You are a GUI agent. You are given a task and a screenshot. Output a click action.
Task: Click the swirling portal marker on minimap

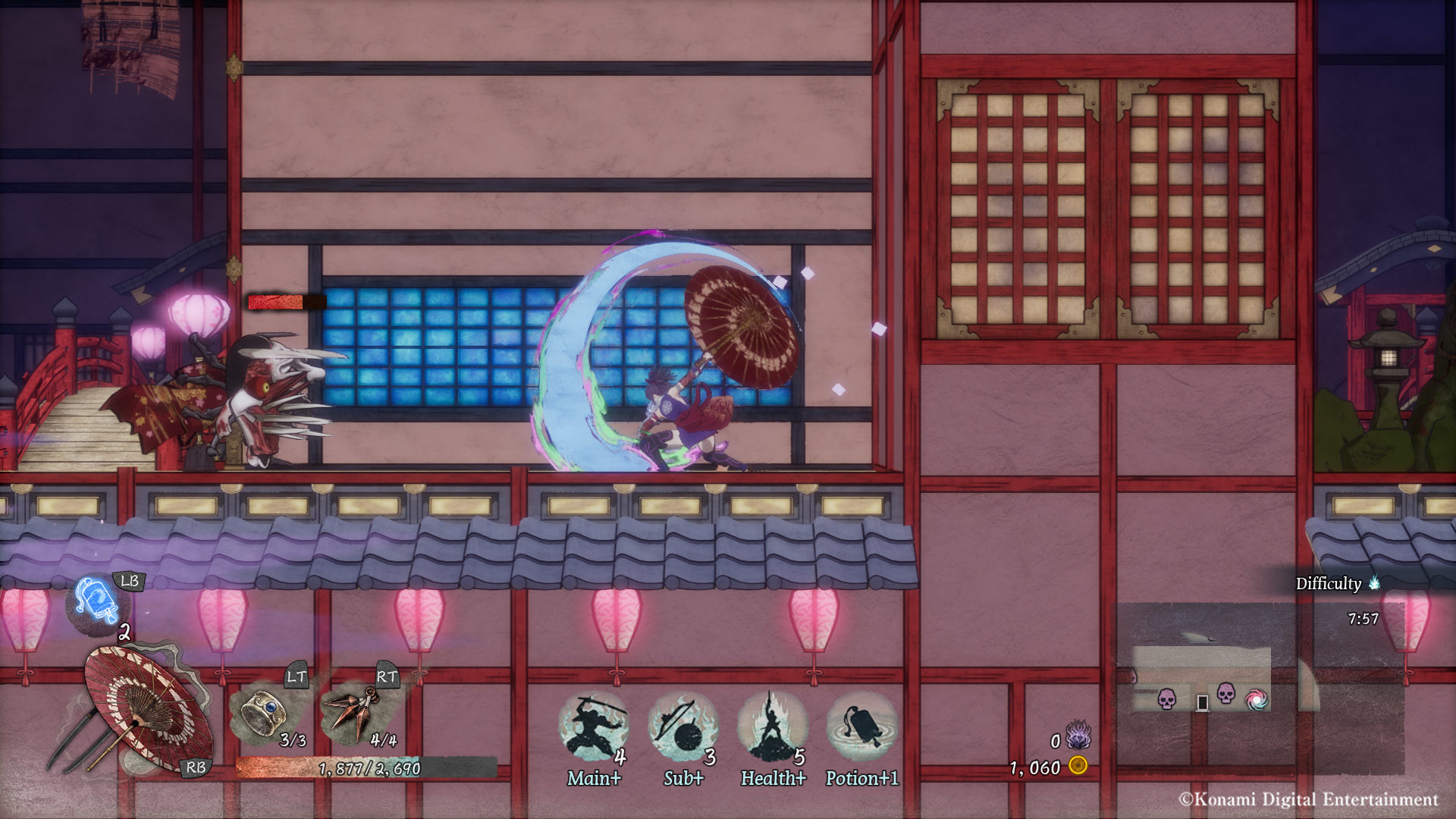click(x=1257, y=701)
